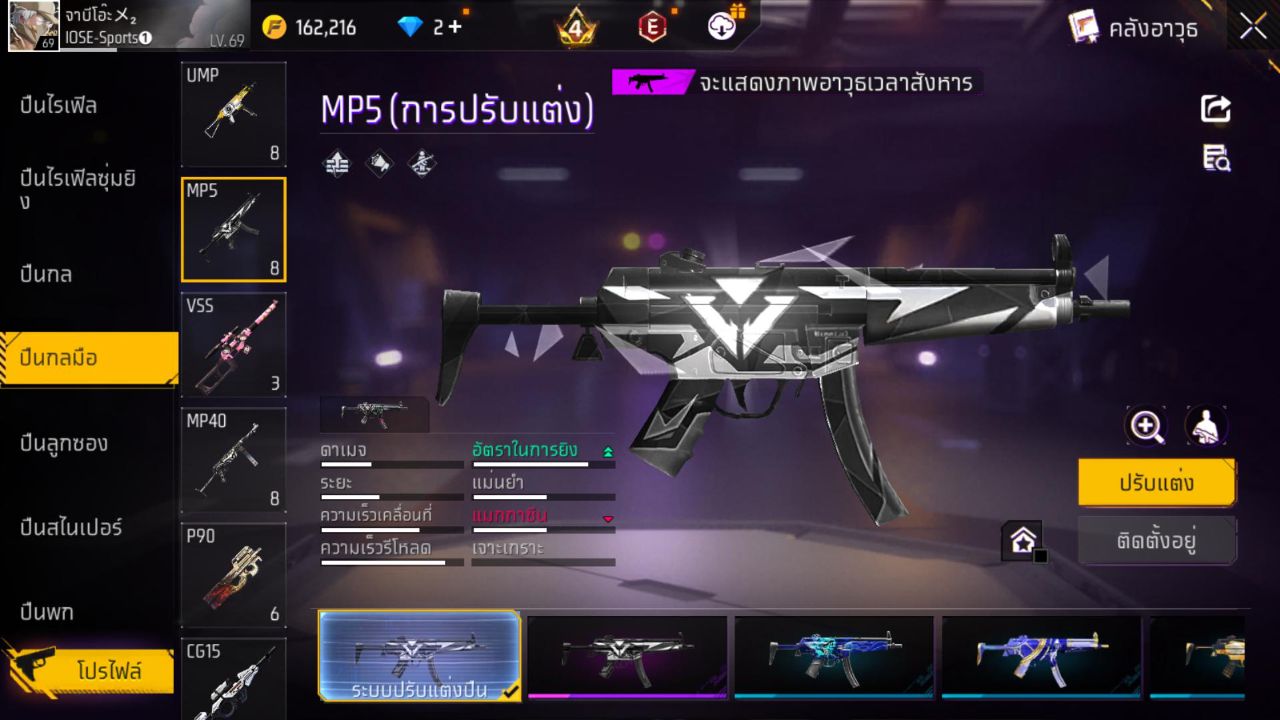
Task: Click the weapon mastery diamond icon
Action: [421, 163]
